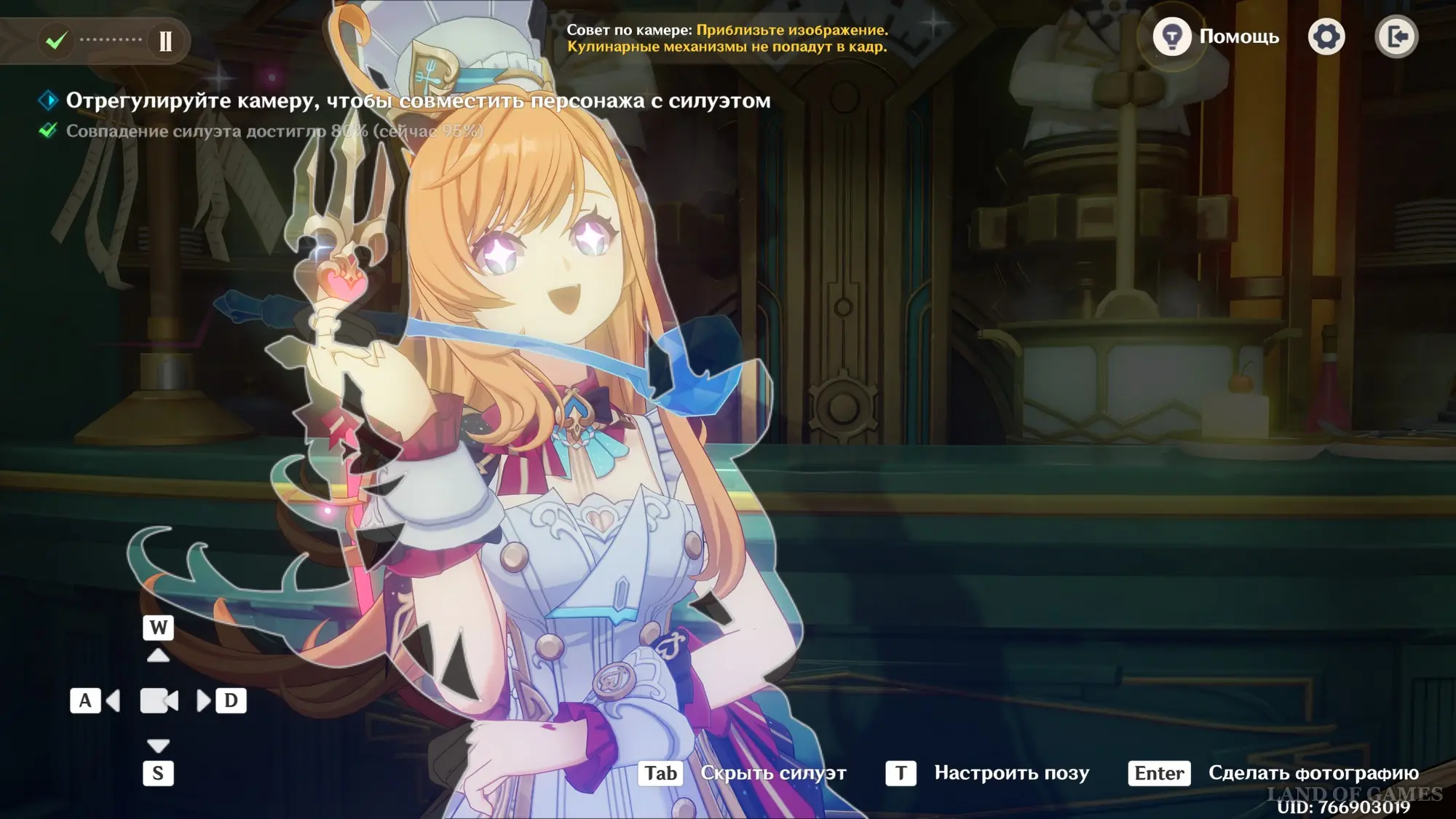
Task: Exit the photo mode via door icon
Action: [1396, 36]
